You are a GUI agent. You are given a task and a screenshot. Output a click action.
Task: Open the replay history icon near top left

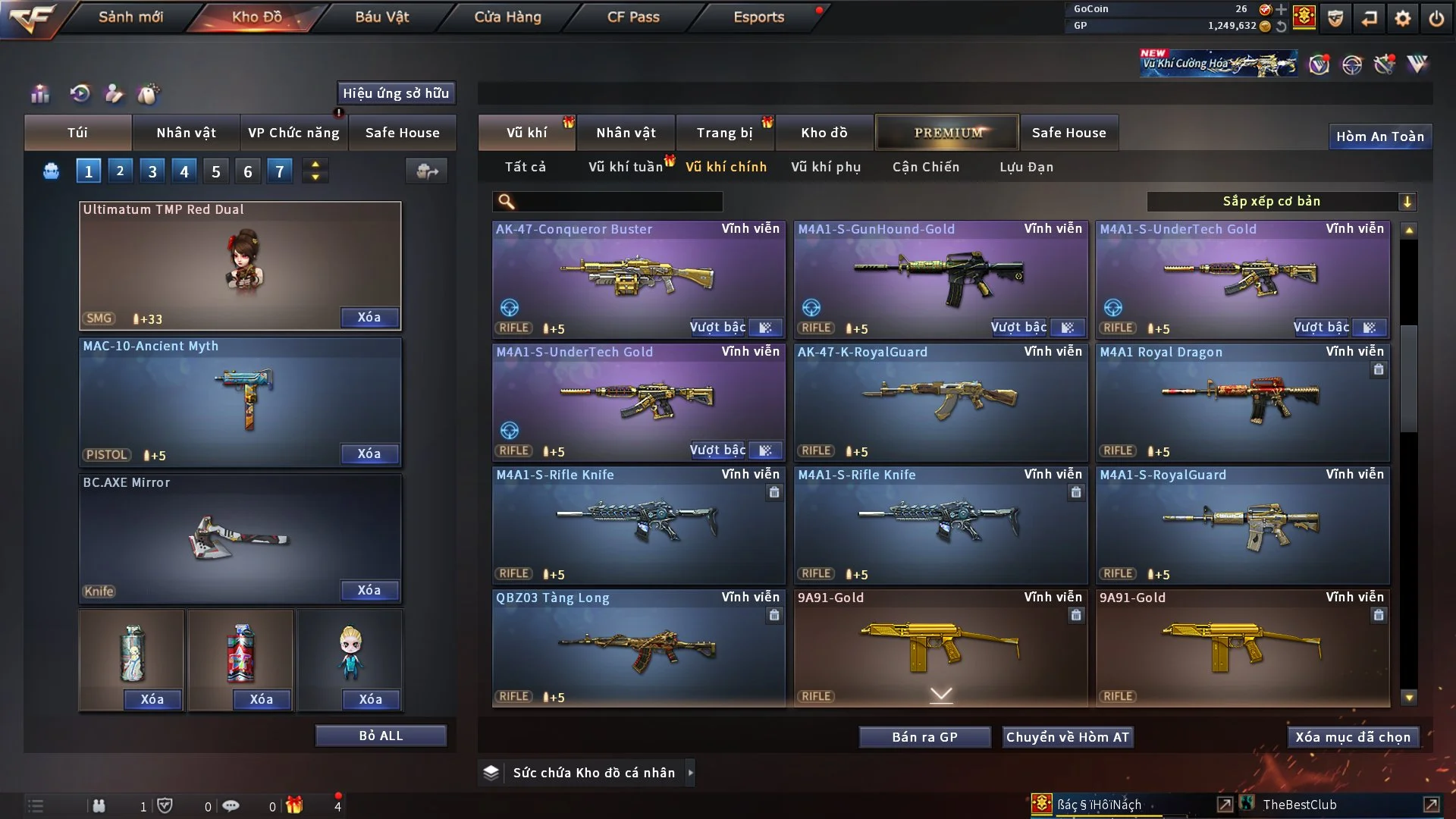(x=82, y=94)
